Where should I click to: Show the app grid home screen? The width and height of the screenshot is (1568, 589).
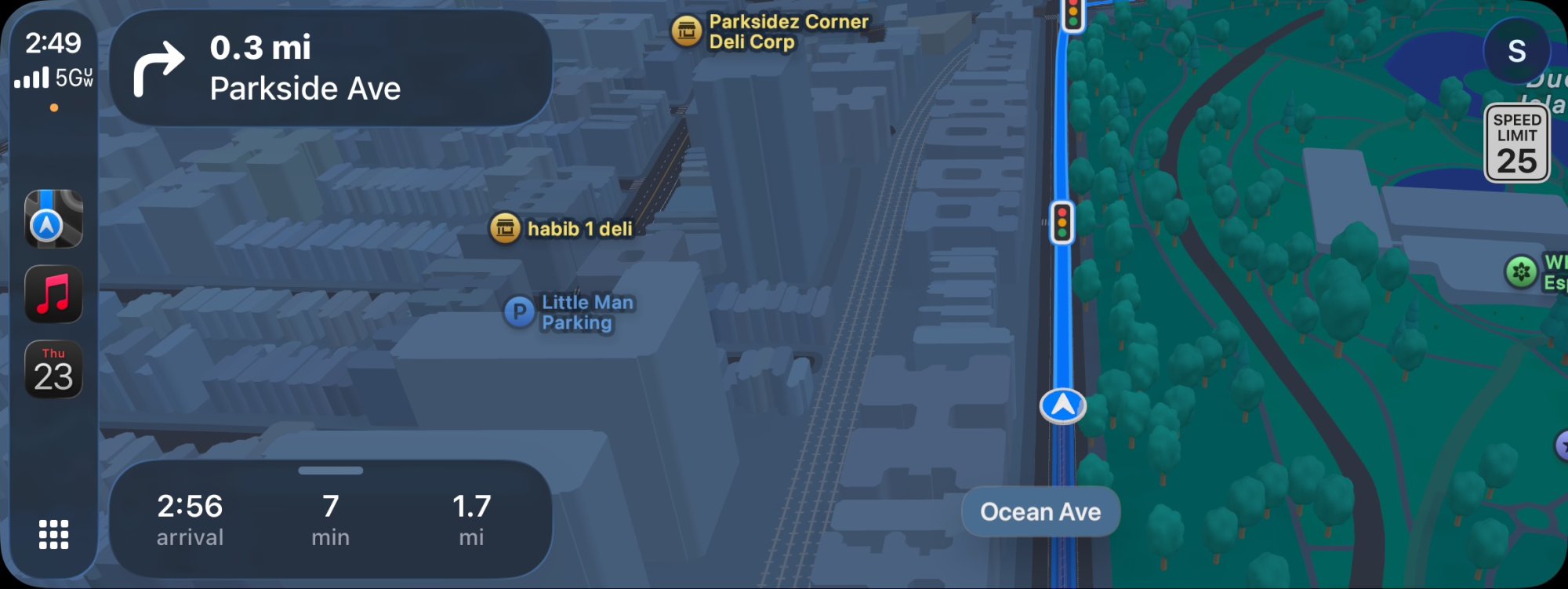(53, 534)
